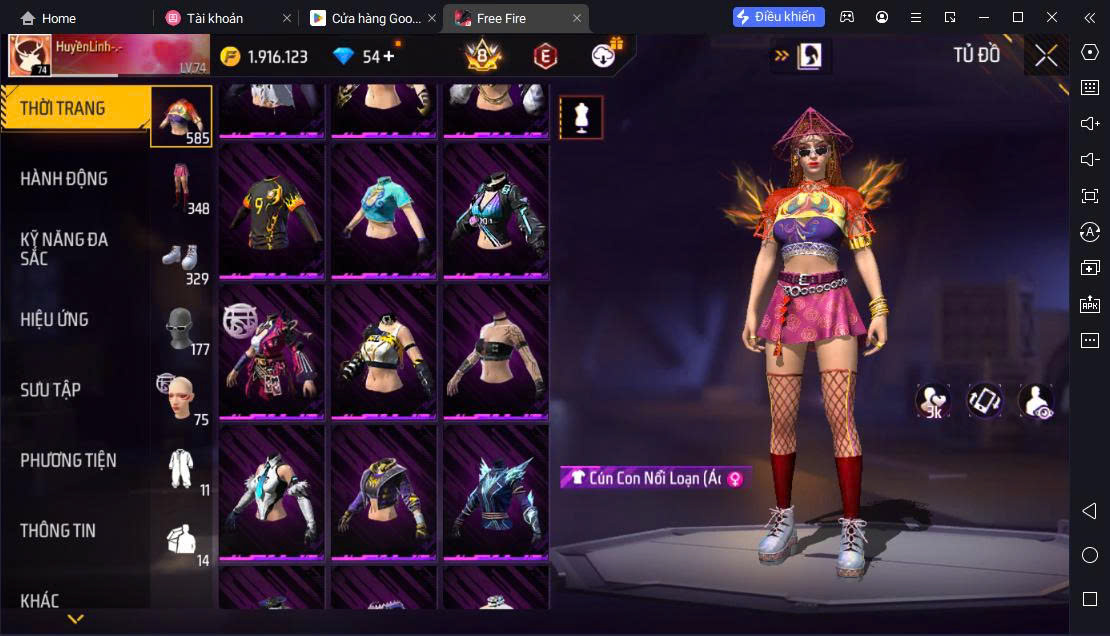Open the gold number 8 rank badge
Image resolution: width=1110 pixels, height=636 pixels.
pos(483,56)
